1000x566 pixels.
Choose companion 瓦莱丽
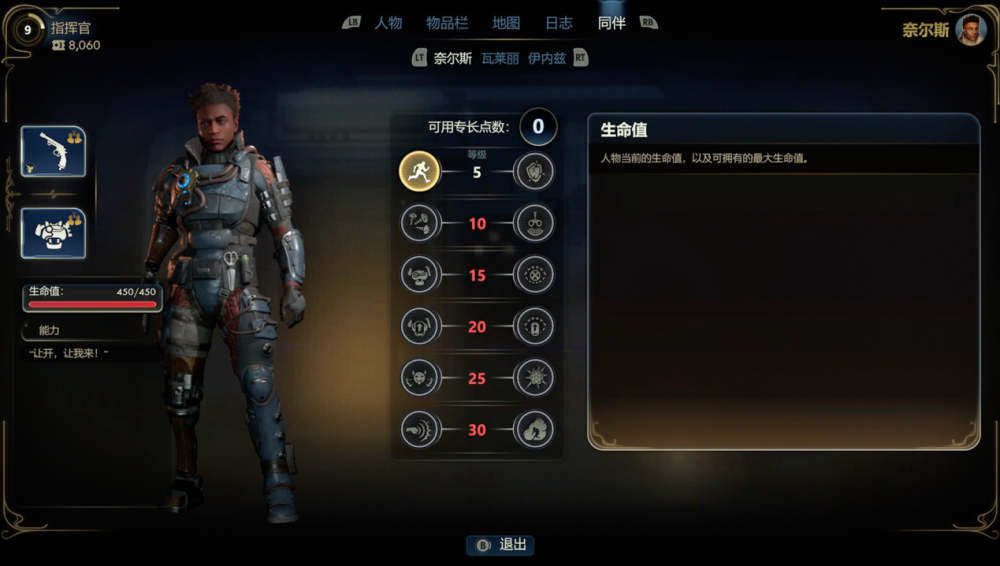(500, 58)
